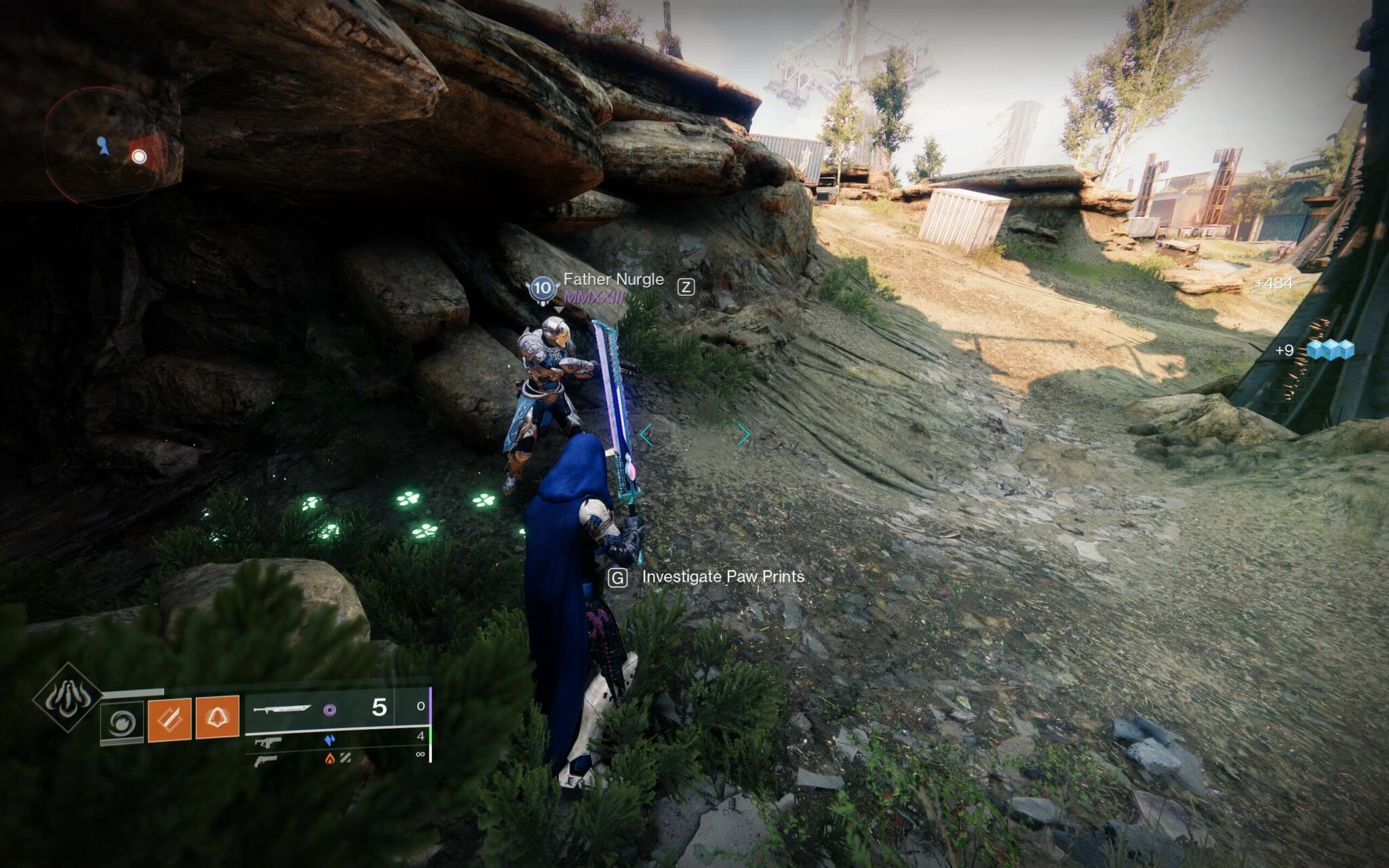Click the equipped sword weapon icon
1389x868 pixels.
click(282, 709)
